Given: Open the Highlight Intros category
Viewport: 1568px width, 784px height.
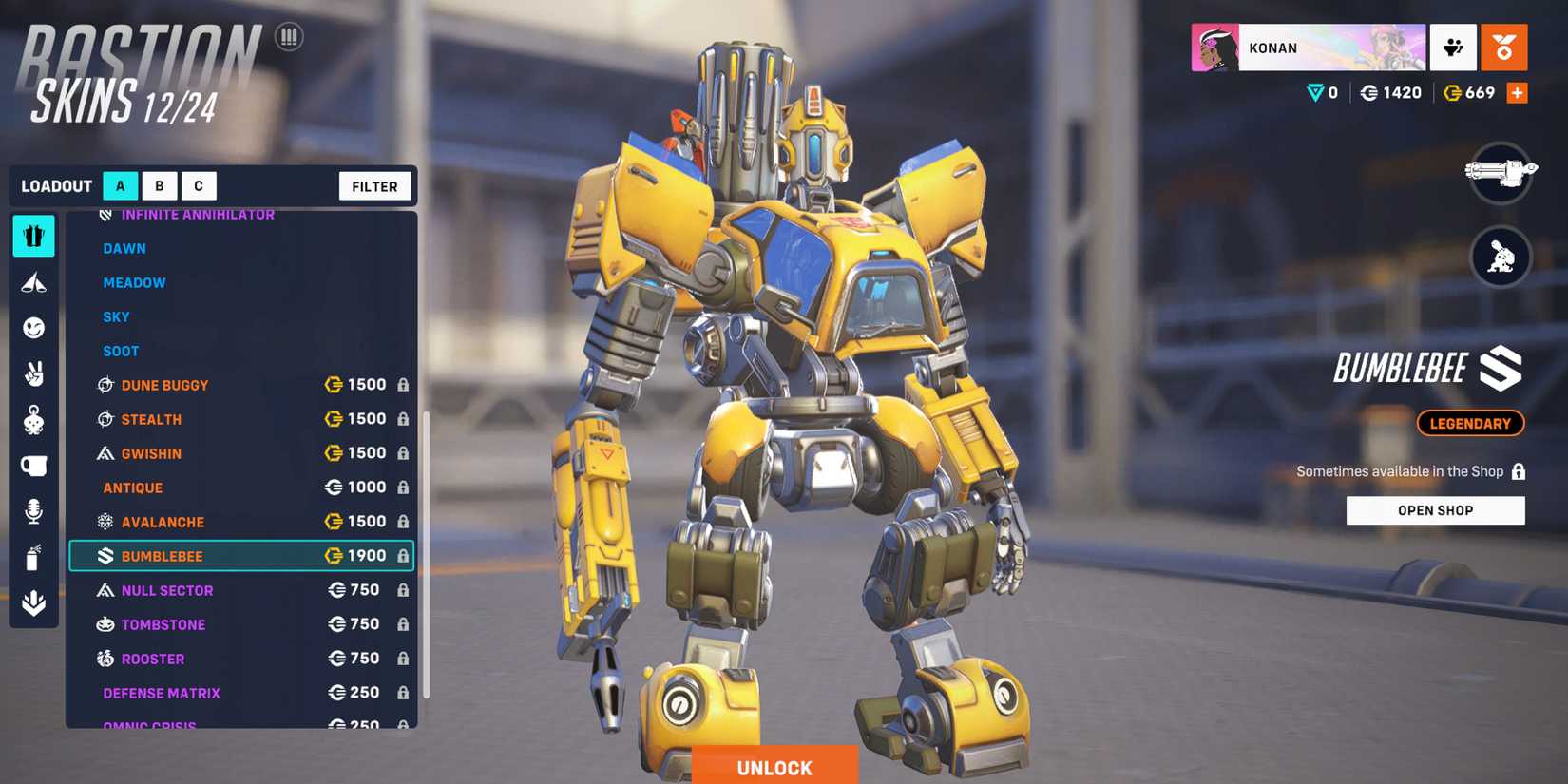Looking at the screenshot, I should click(x=33, y=281).
